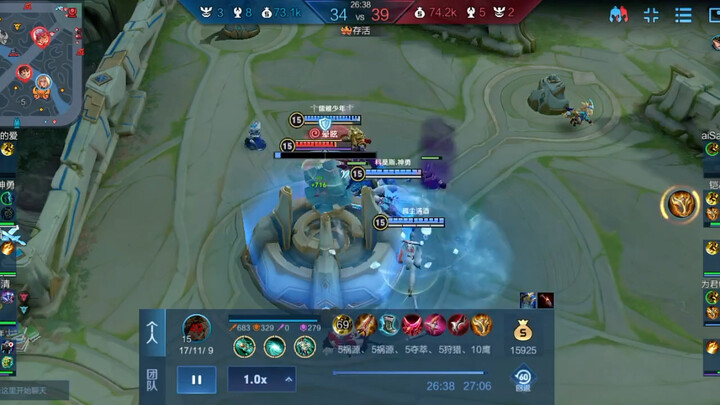Open the 1.0x playback speed dropdown
Screen dimensions: 720x405
point(262,380)
